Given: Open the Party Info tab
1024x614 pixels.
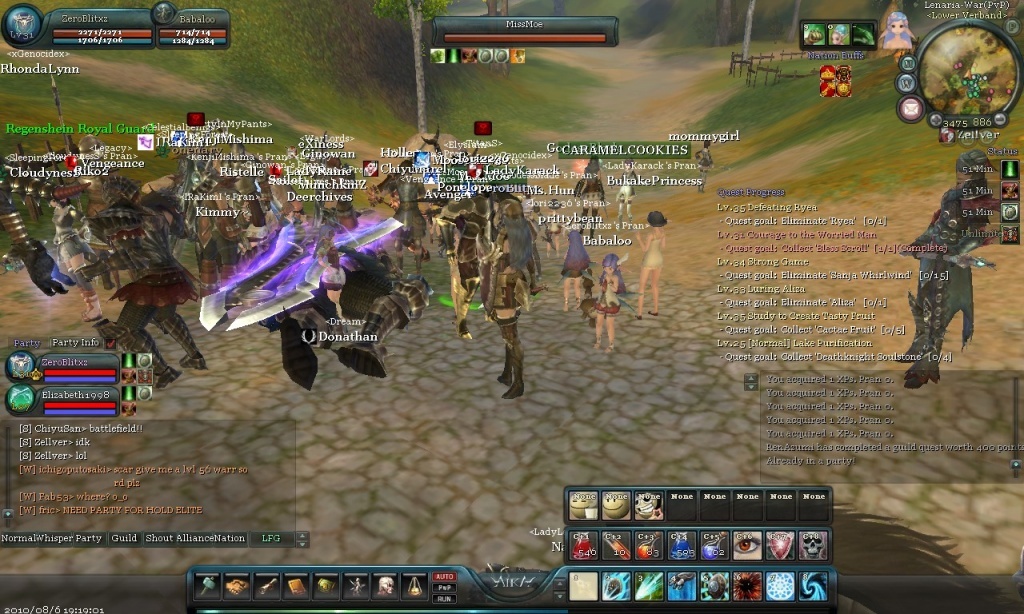Looking at the screenshot, I should point(75,343).
